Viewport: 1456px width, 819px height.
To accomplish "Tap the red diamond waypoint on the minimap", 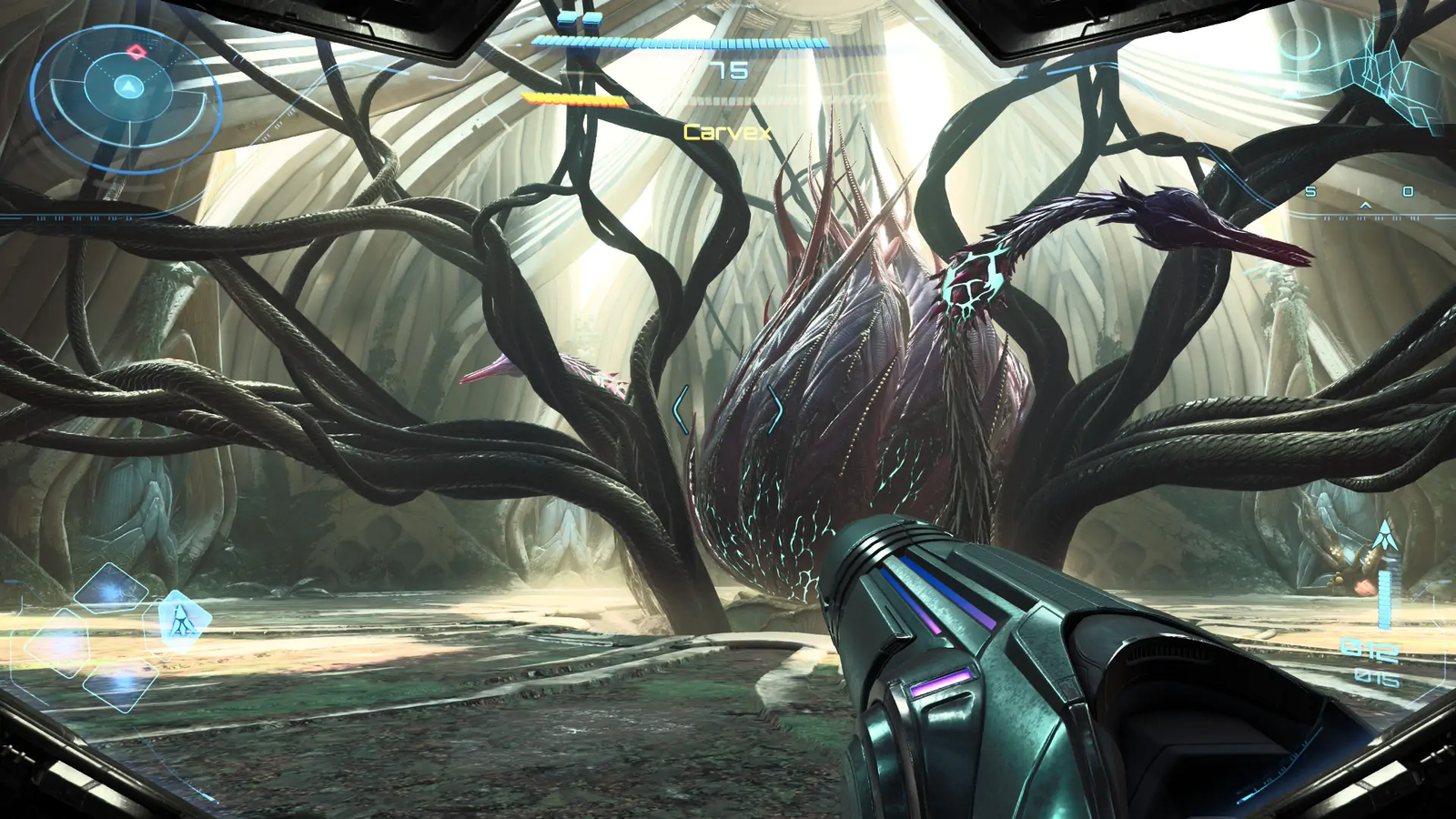I will pyautogui.click(x=136, y=51).
